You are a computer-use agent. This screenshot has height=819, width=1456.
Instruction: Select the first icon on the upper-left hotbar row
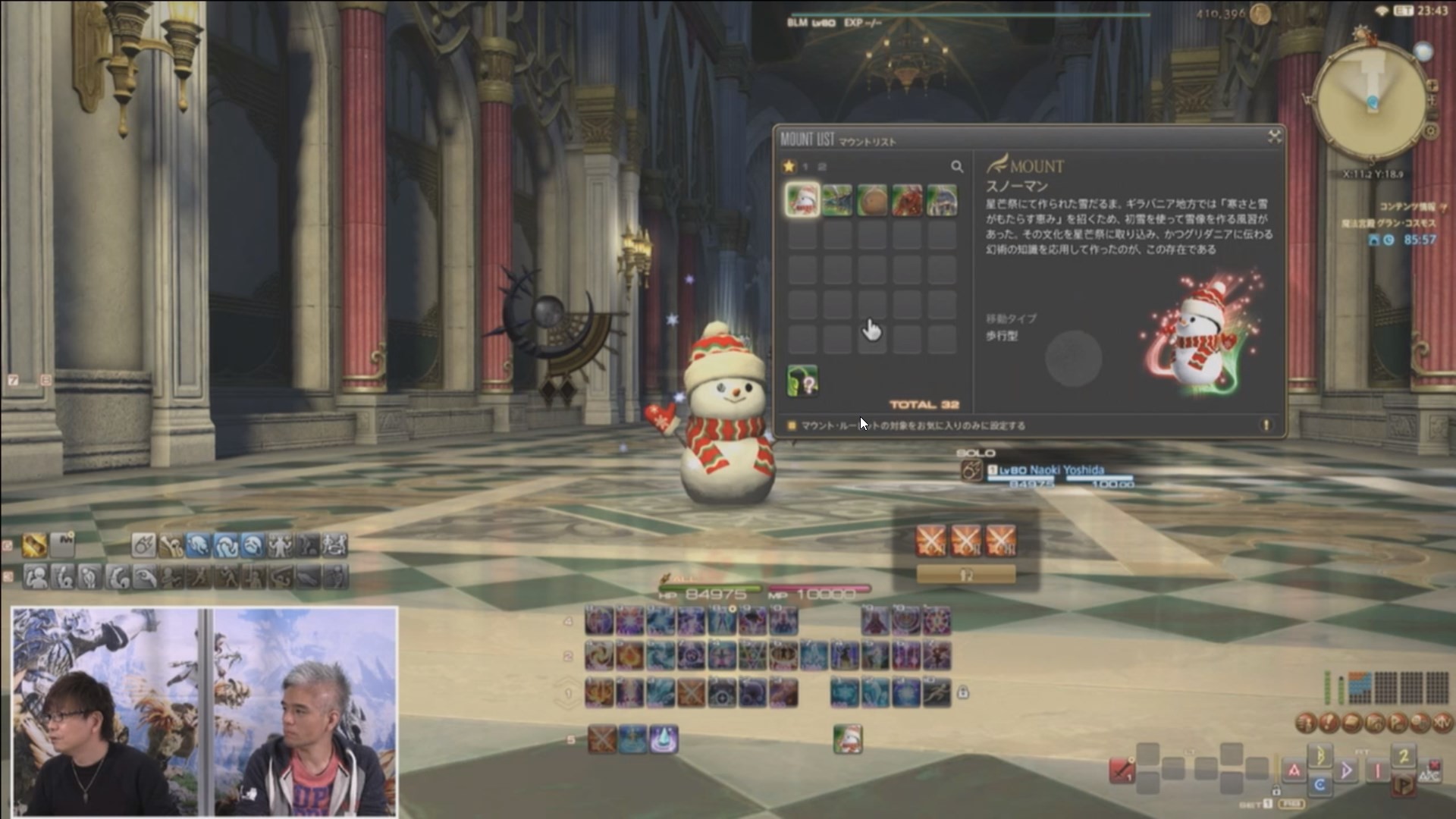pyautogui.click(x=33, y=544)
